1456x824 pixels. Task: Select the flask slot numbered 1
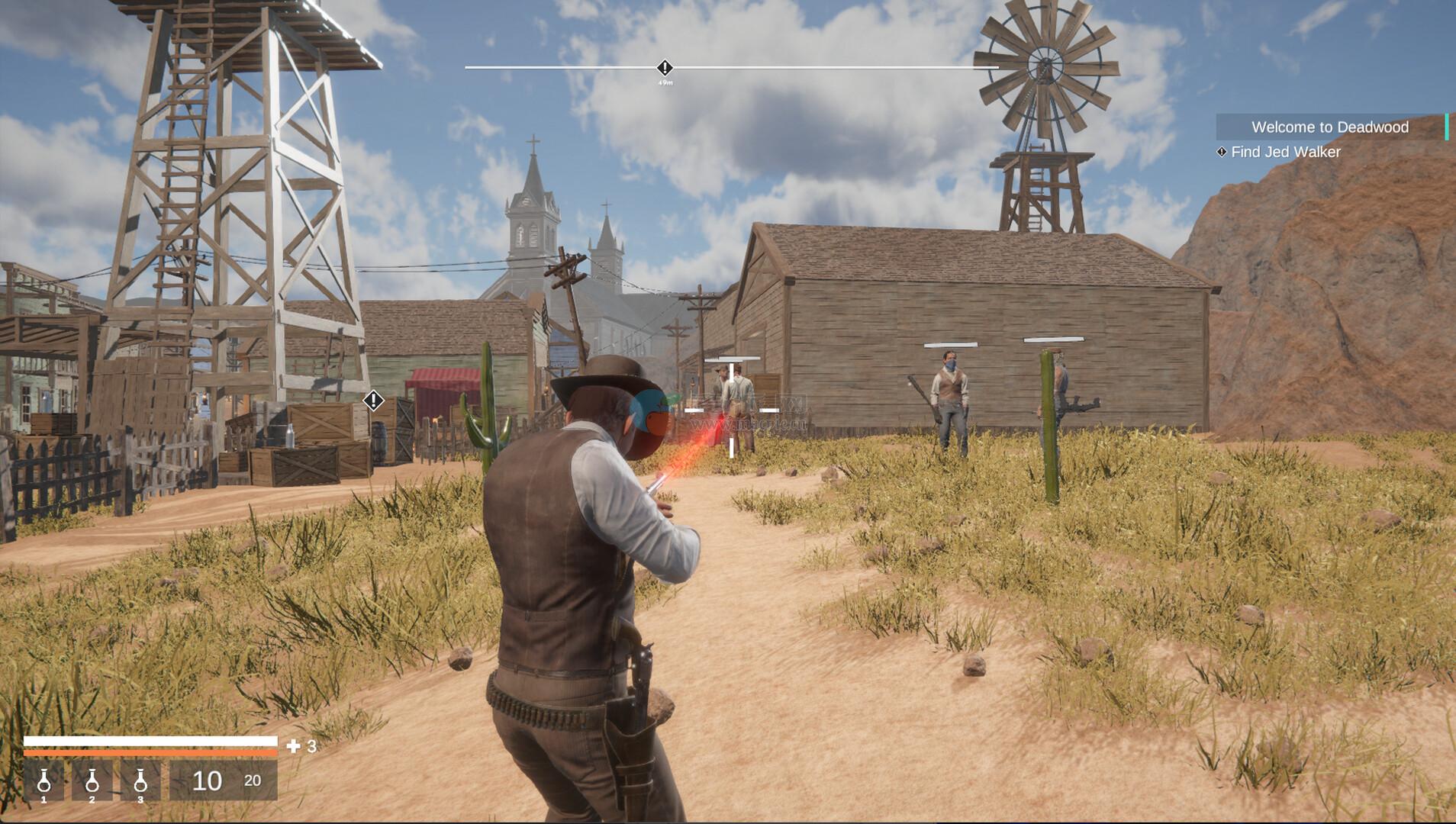pos(43,781)
